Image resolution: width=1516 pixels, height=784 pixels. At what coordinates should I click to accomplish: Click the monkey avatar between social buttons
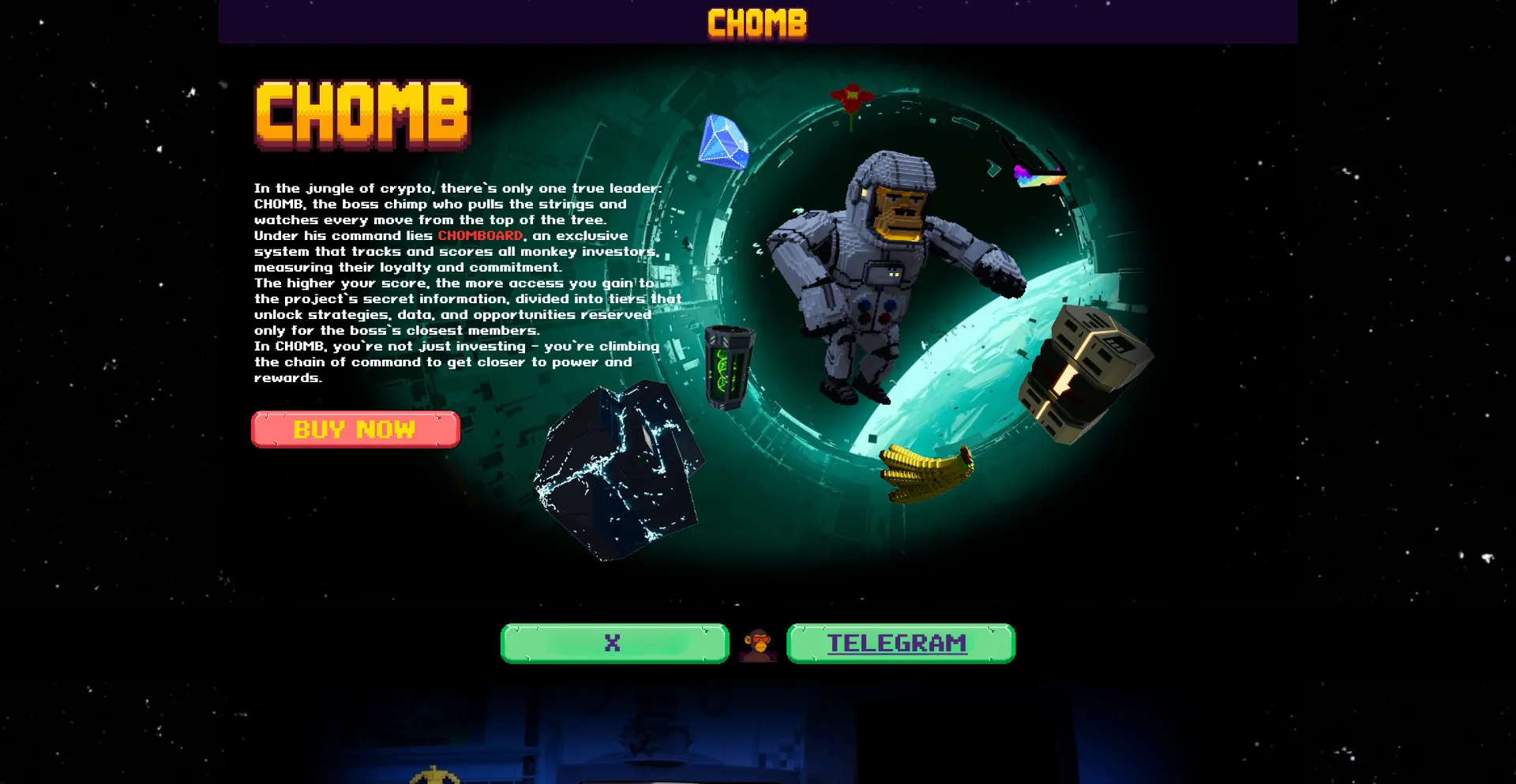pyautogui.click(x=756, y=643)
